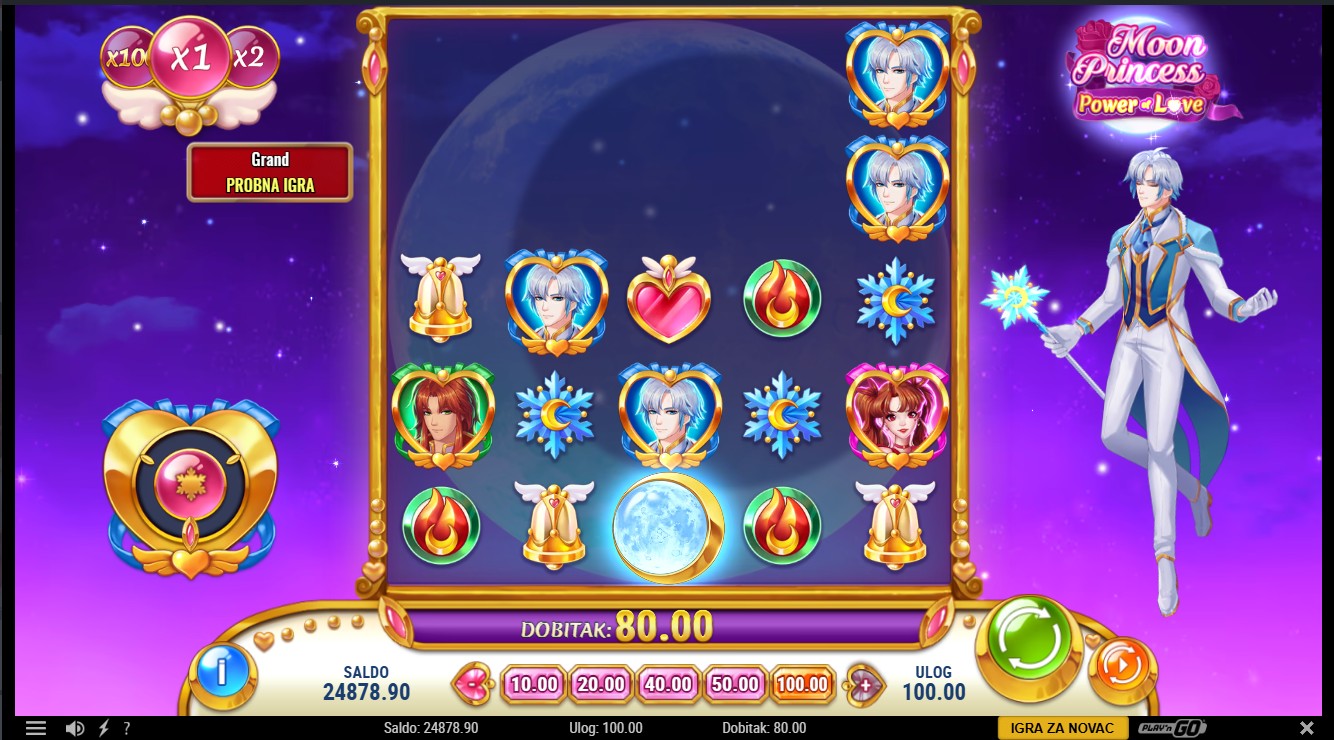1334x740 pixels.
Task: Open the blue info paytable button
Action: [221, 673]
